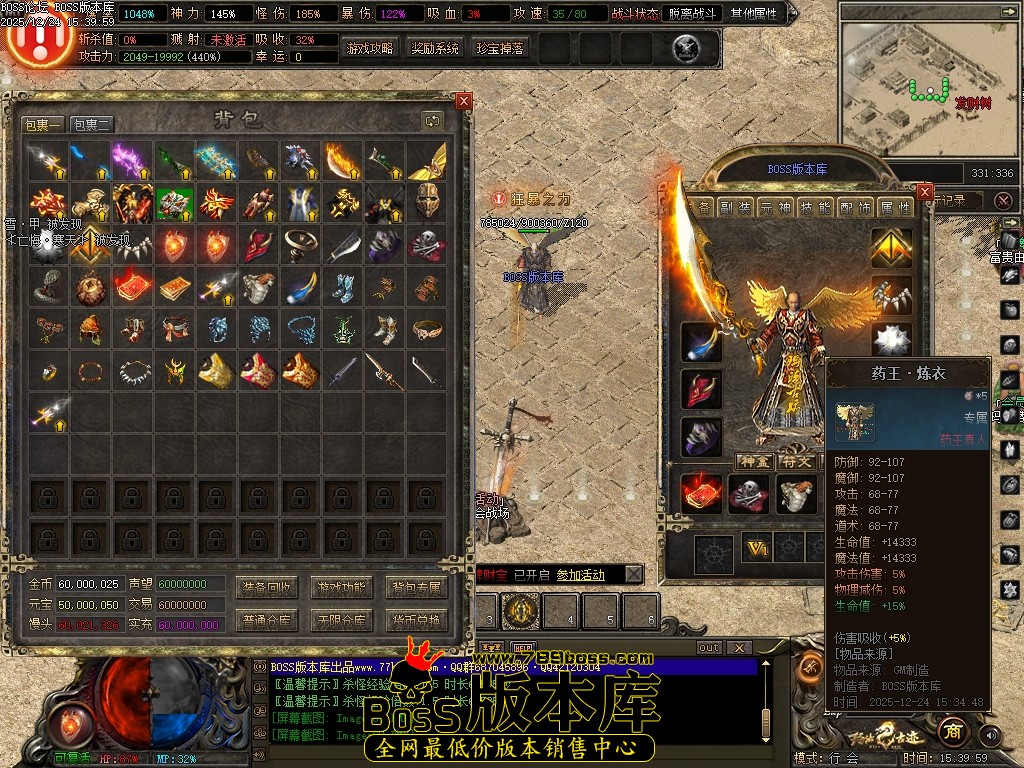
Task: Switch to the 元神 tab
Action: click(x=775, y=207)
